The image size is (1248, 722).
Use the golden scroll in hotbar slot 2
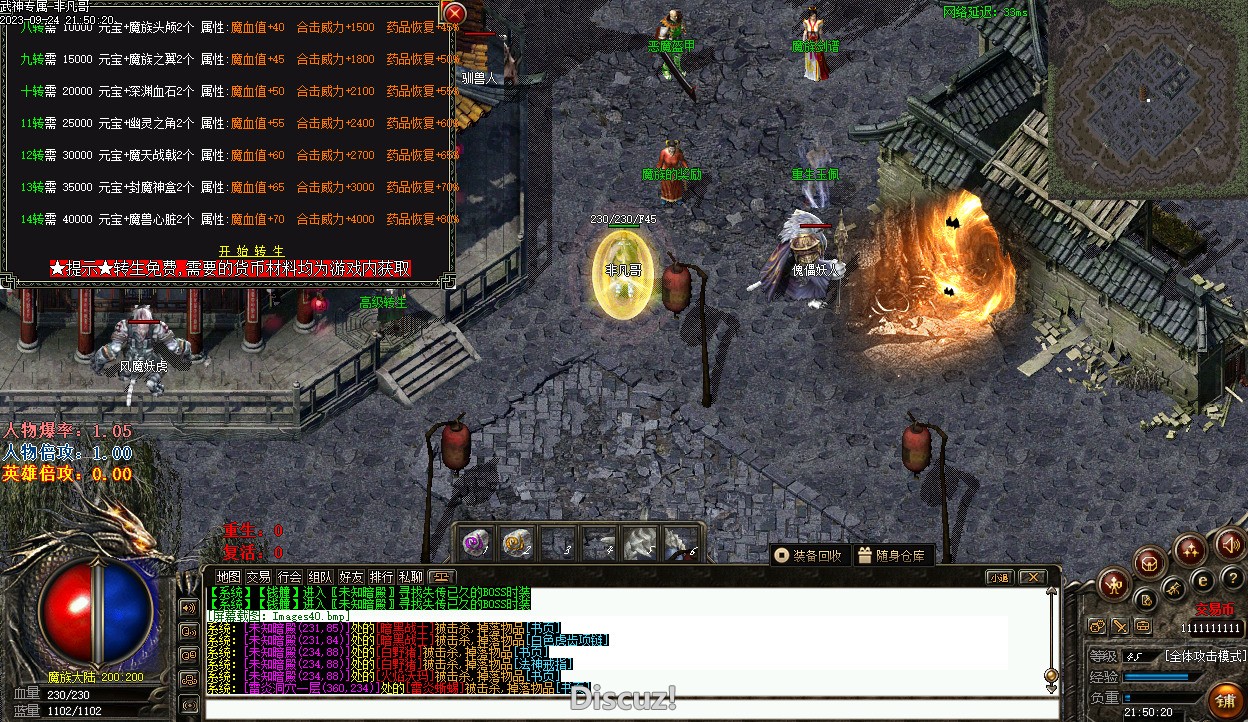point(516,544)
